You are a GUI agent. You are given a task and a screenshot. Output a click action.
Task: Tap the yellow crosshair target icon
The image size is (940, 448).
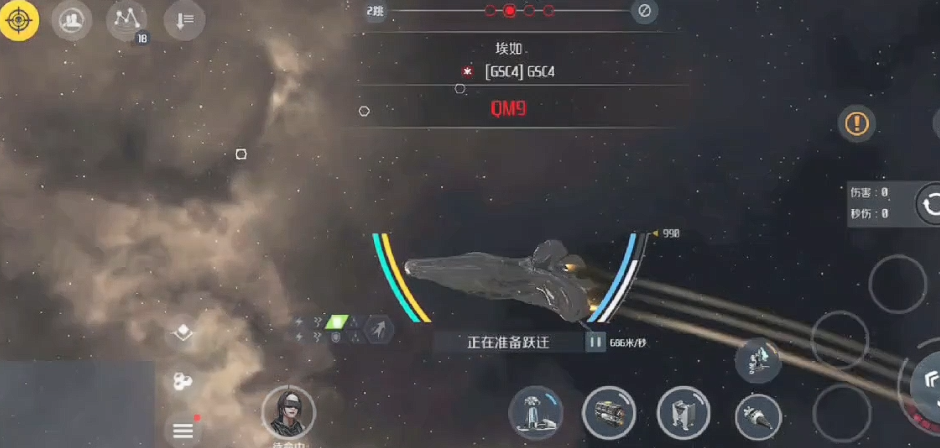click(x=19, y=20)
